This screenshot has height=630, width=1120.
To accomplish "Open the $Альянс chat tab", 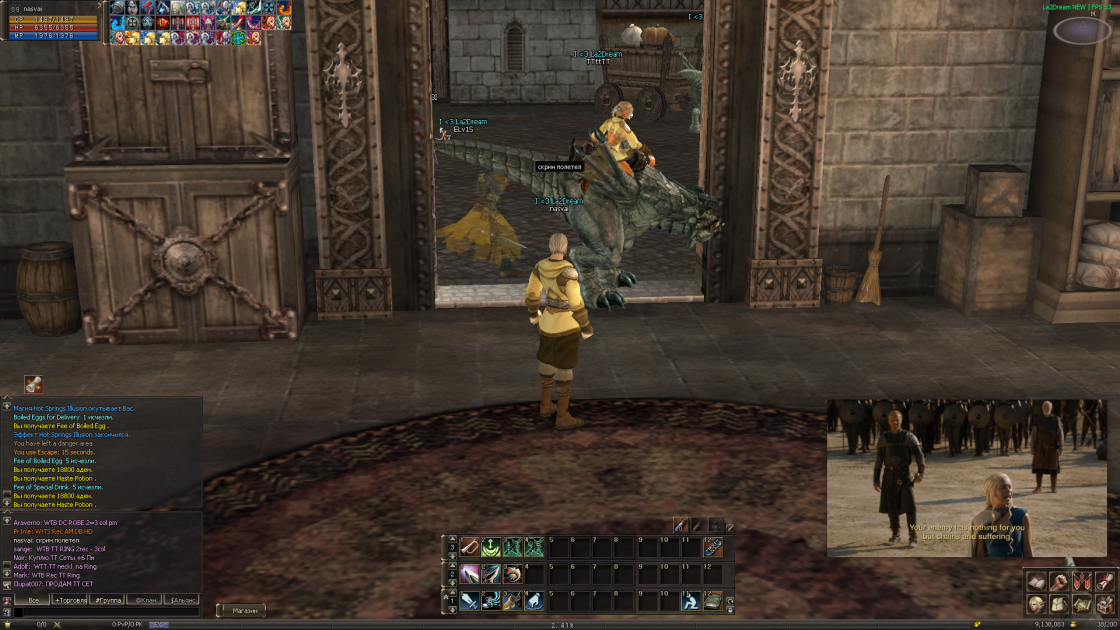I will pos(183,600).
